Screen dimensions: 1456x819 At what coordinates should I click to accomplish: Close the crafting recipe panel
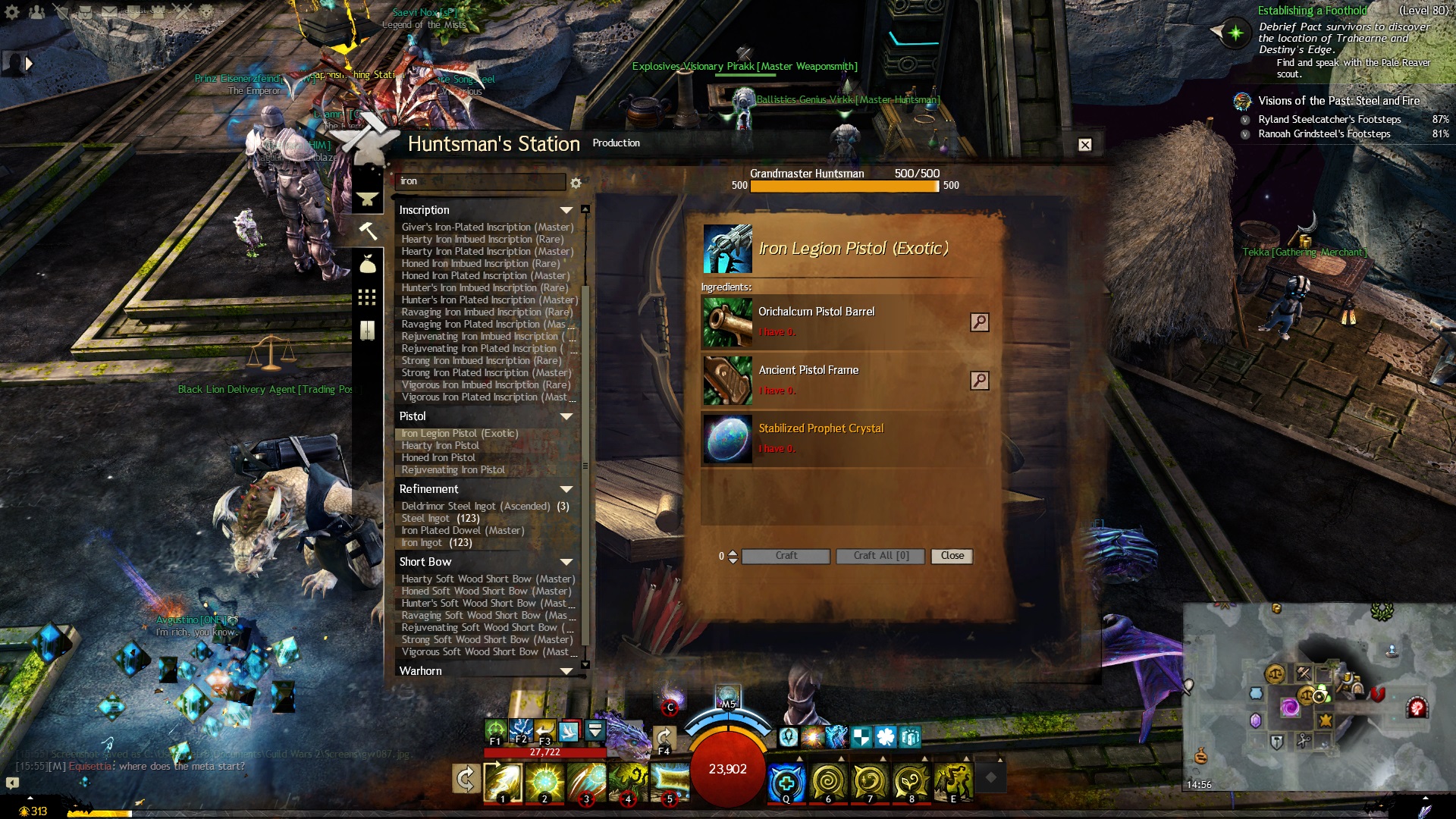point(952,556)
